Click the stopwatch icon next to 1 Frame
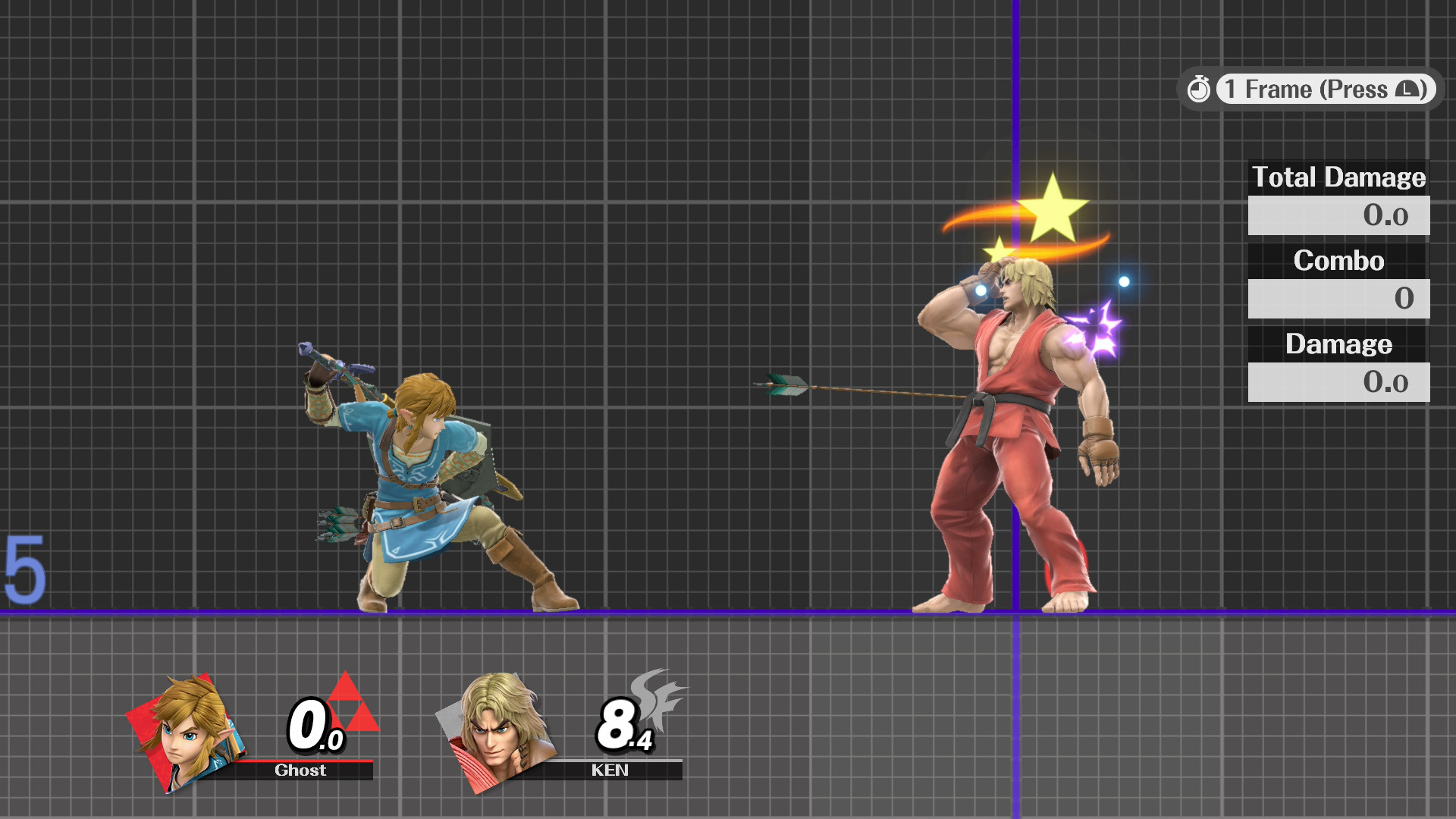The width and height of the screenshot is (1456, 819). (1200, 89)
